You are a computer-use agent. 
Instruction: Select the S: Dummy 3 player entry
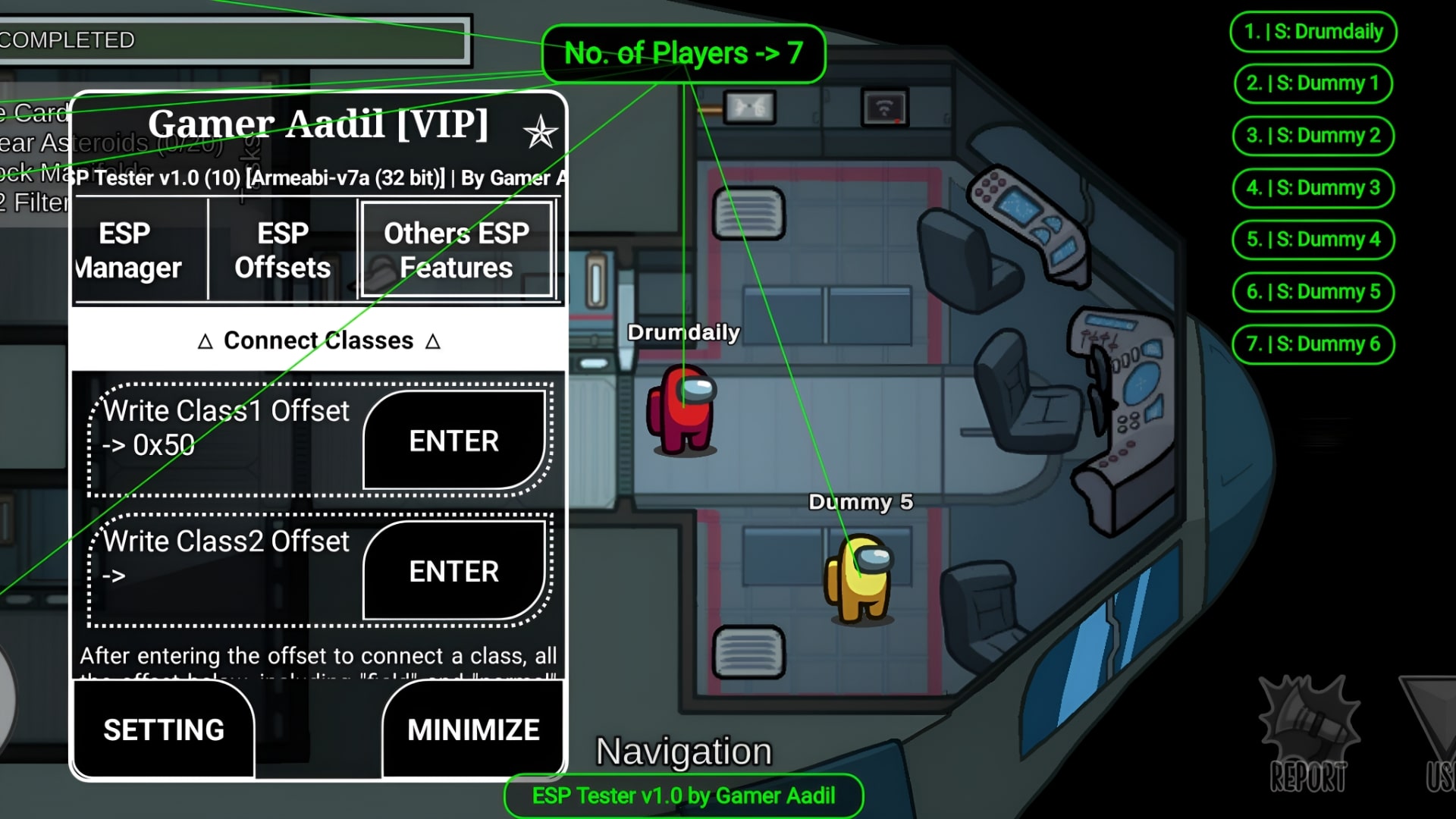1313,187
